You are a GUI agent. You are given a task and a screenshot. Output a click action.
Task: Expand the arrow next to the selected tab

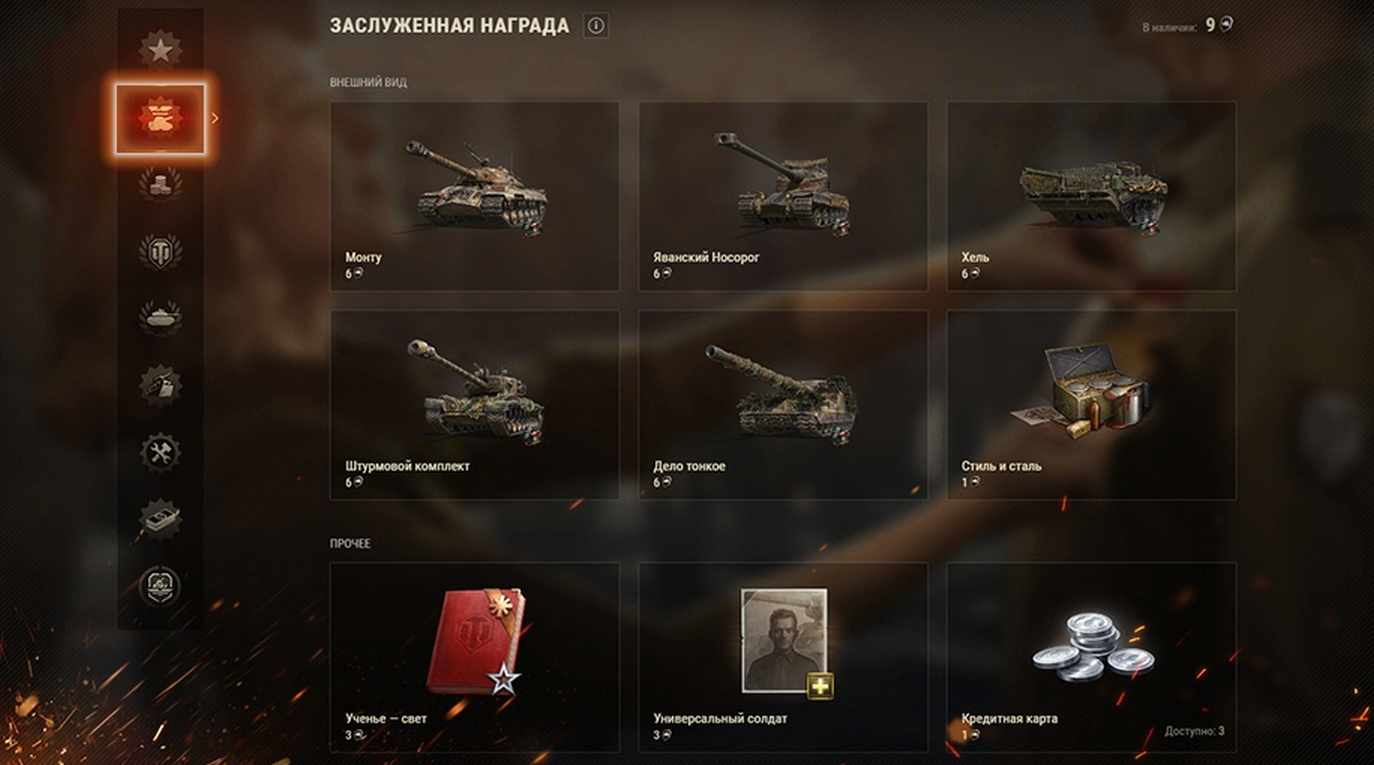pos(215,119)
